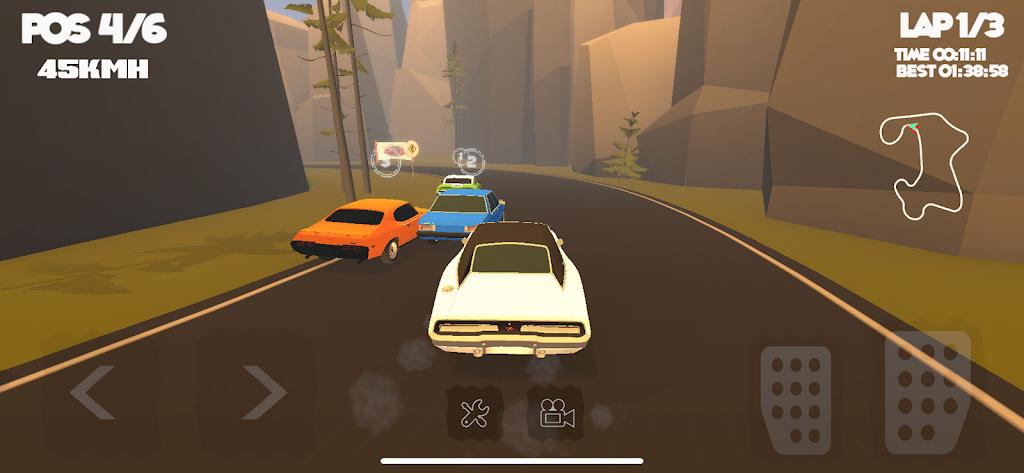The image size is (1024, 473).
Task: Activate the wrench repair icon
Action: tap(474, 412)
